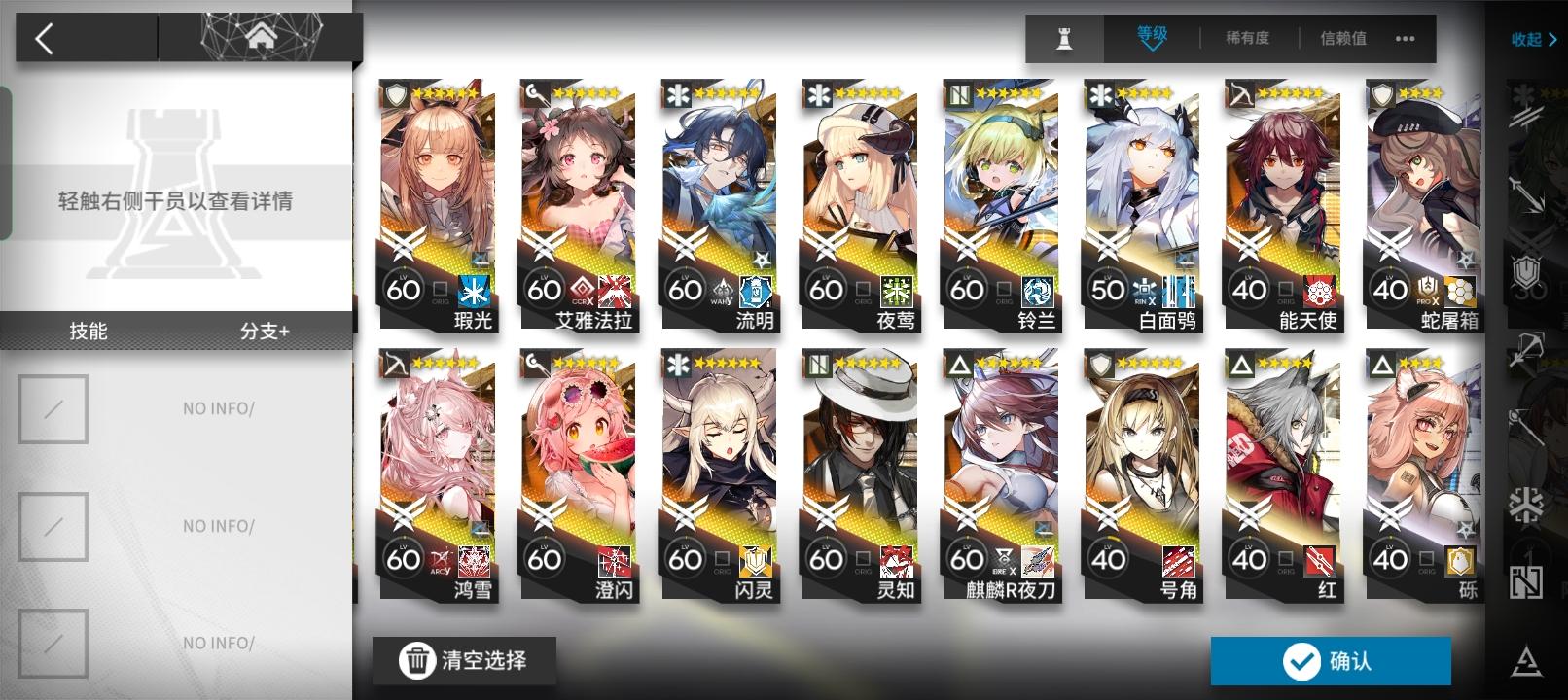1568x700 pixels.
Task: Click the rook sort icon in top bar
Action: pos(1064,39)
